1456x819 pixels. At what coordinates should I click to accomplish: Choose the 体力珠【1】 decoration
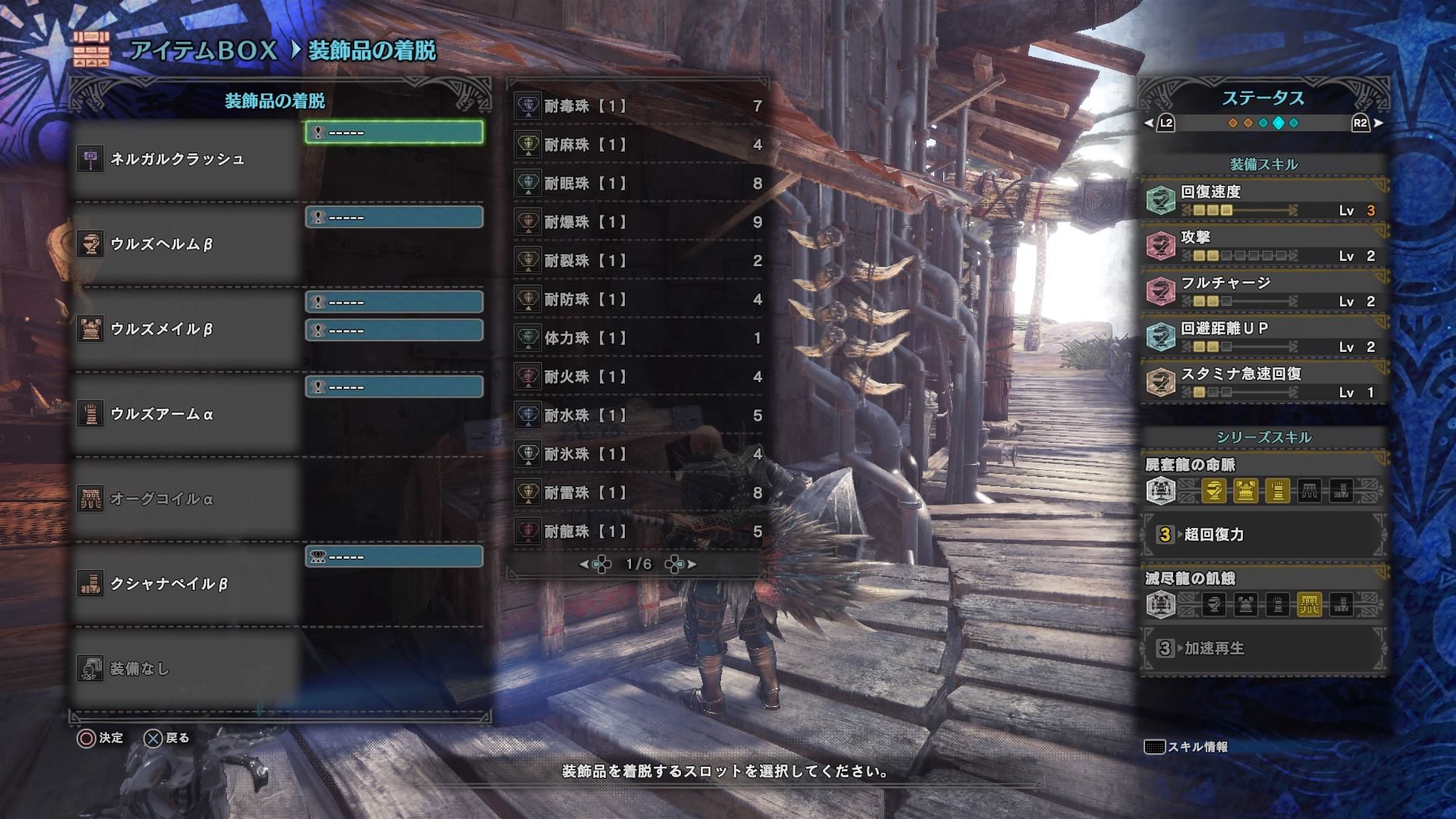click(637, 338)
